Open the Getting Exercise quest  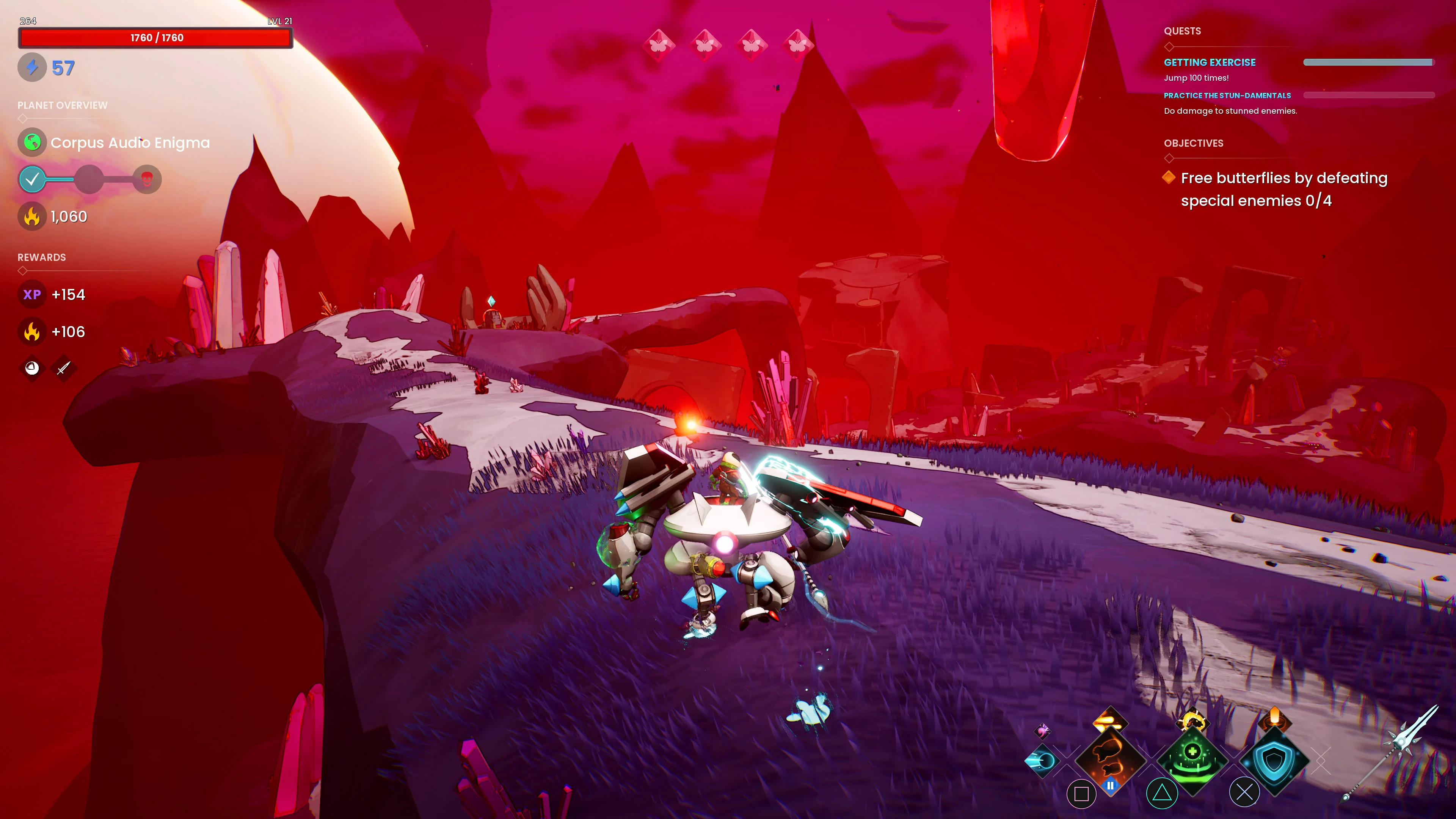[1210, 62]
